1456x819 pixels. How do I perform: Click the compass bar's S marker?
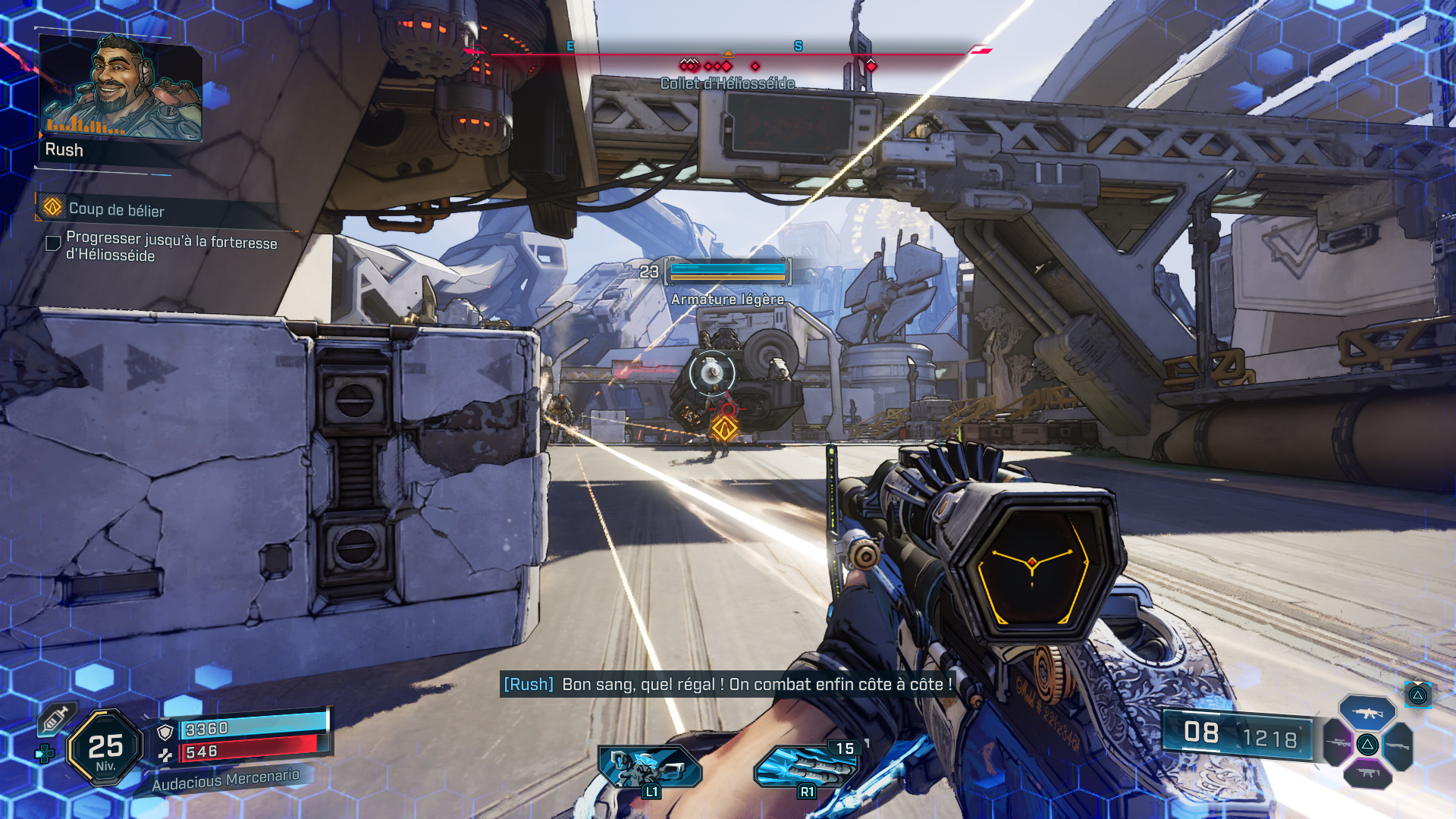pos(799,46)
